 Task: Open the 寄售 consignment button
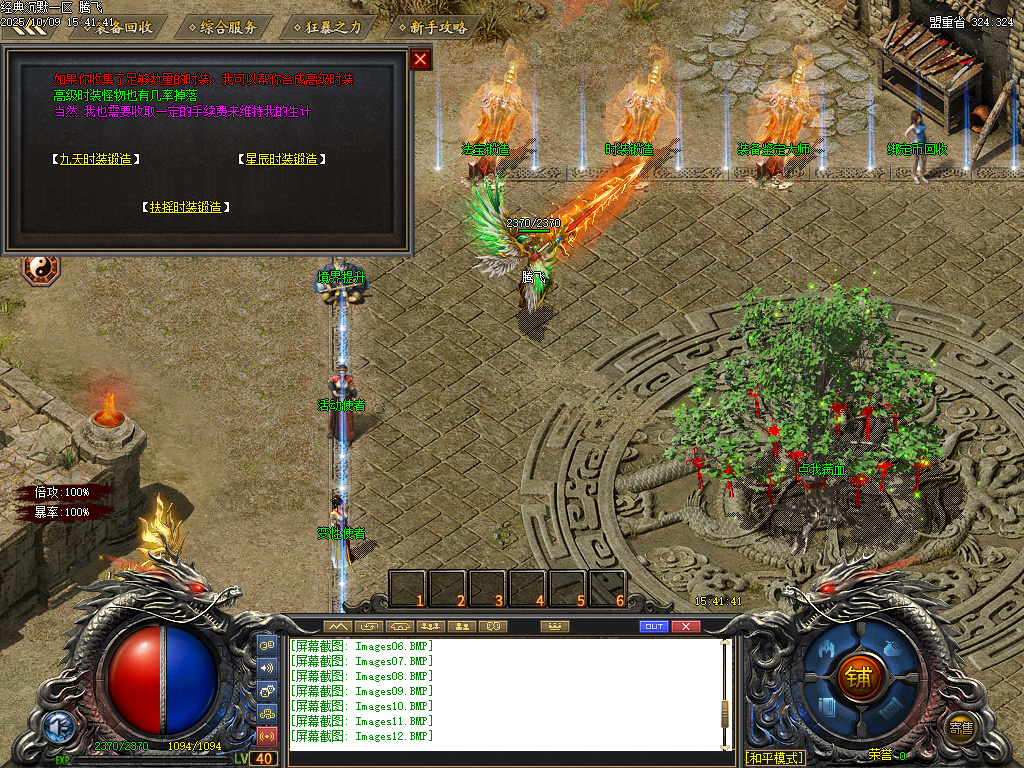tap(961, 727)
